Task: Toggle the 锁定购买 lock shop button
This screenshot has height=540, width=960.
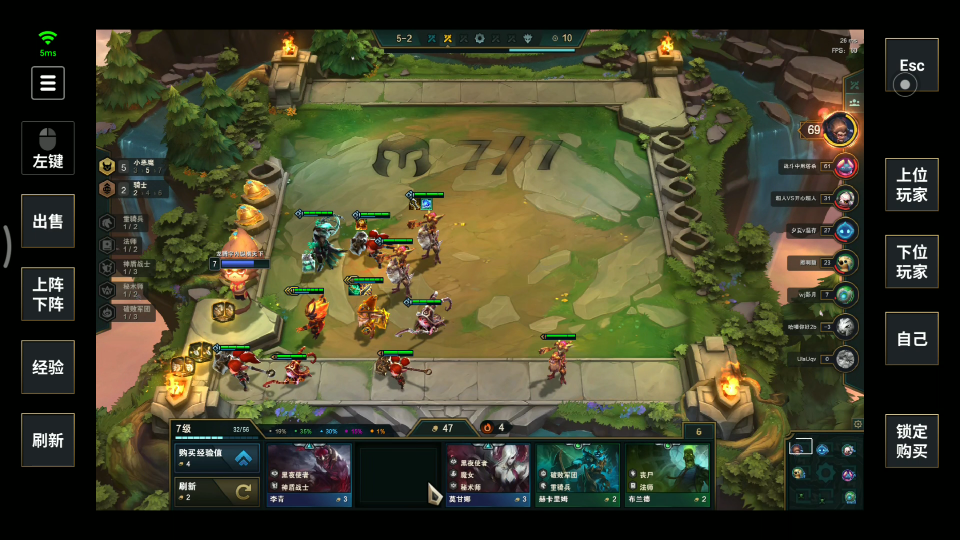Action: pyautogui.click(x=911, y=441)
